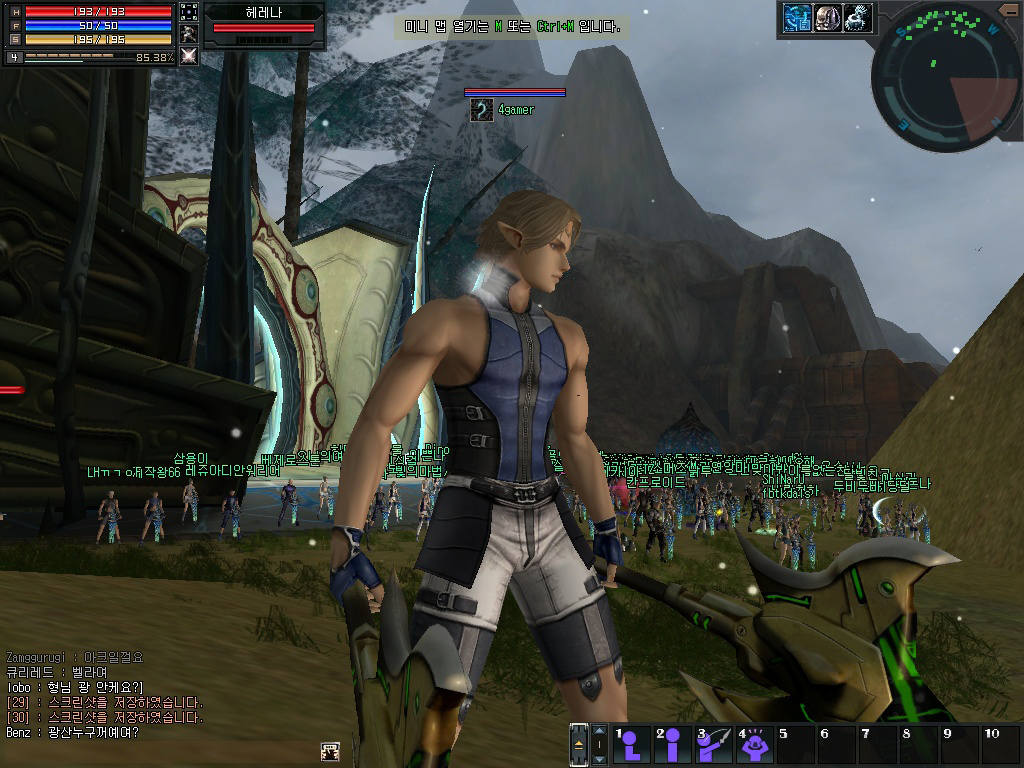Toggle the hotbar eject button
The image size is (1024, 768).
pyautogui.click(x=579, y=744)
